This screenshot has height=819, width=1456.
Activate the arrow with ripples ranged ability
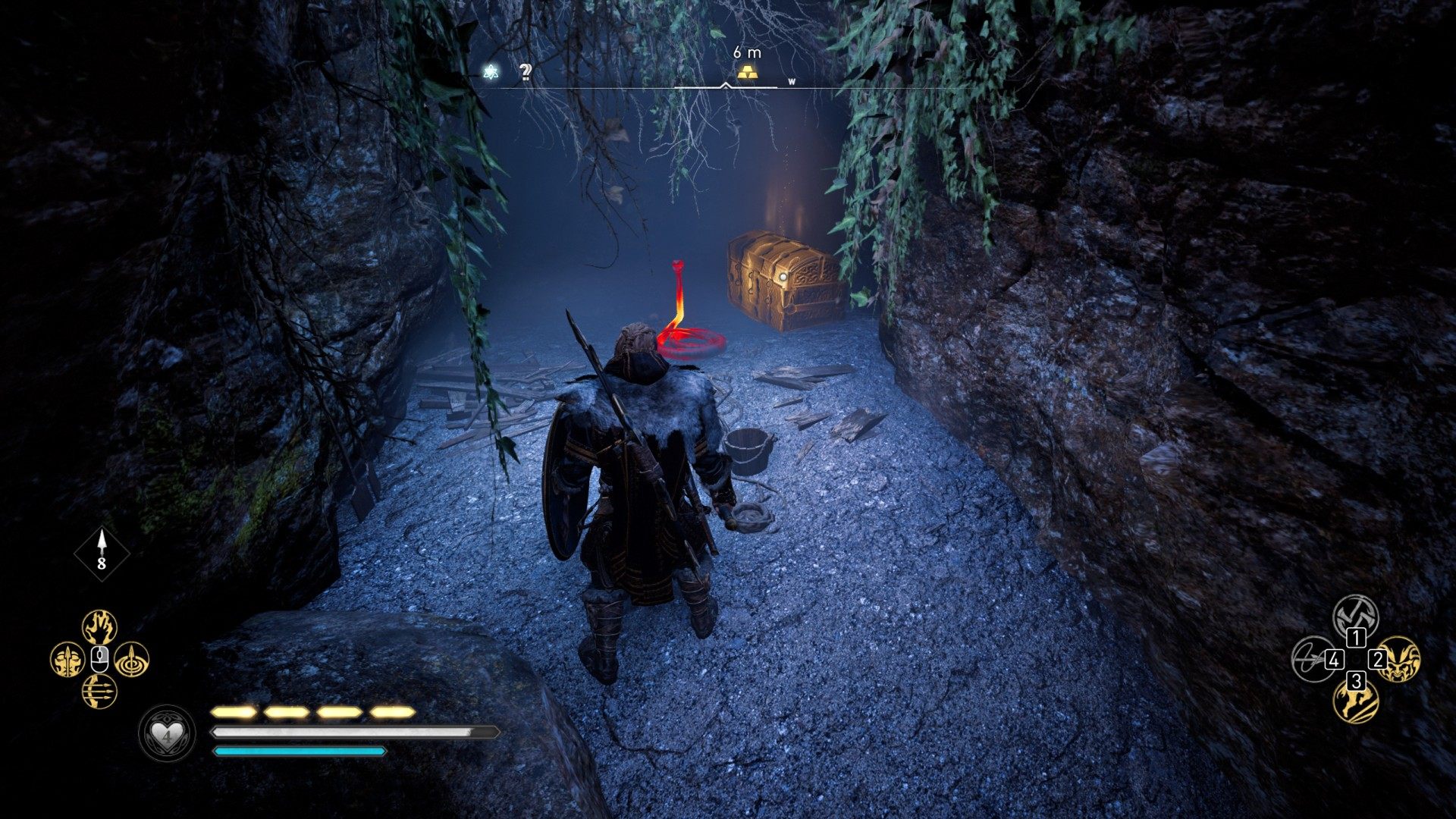coord(132,660)
